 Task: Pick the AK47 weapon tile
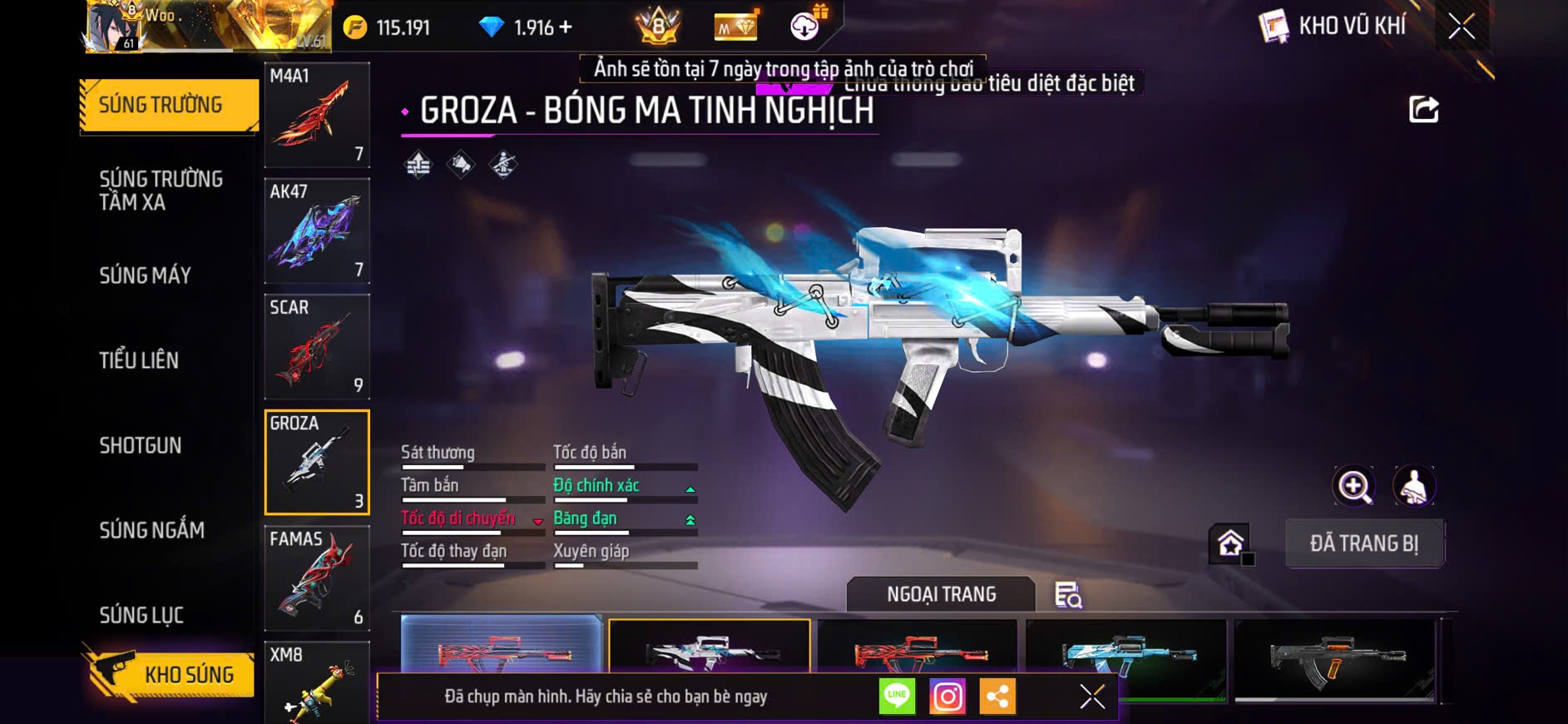point(317,231)
